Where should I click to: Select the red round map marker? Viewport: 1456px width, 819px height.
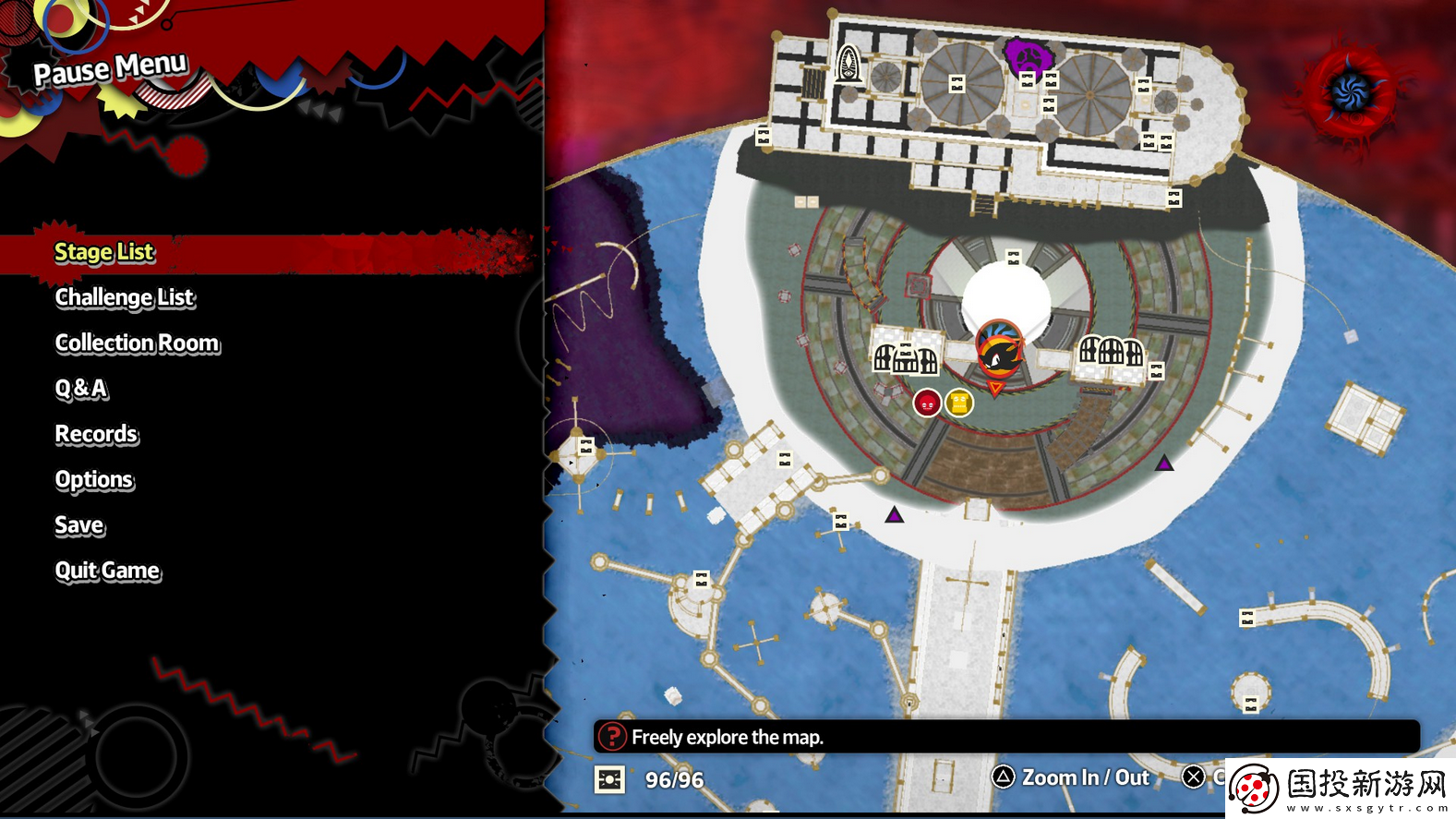pos(927,403)
